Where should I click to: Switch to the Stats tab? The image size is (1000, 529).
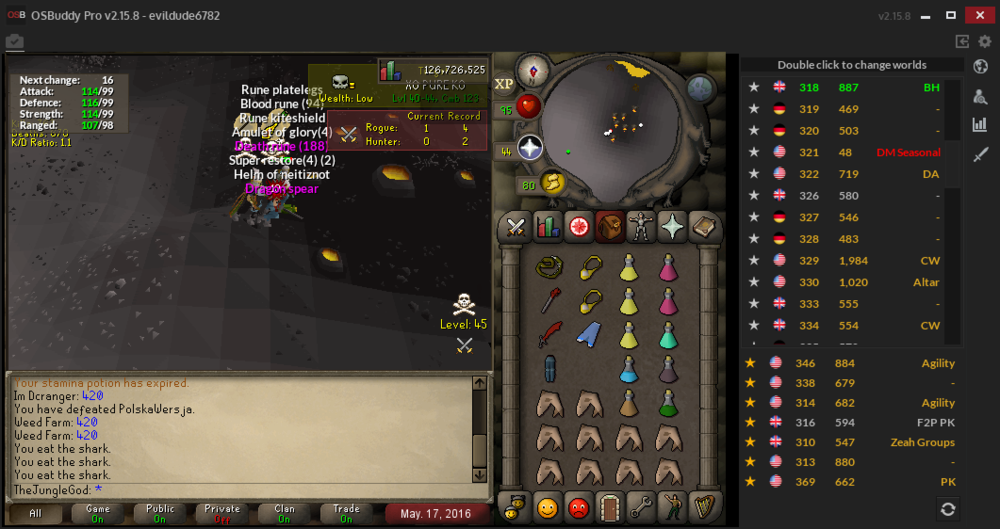pos(547,227)
